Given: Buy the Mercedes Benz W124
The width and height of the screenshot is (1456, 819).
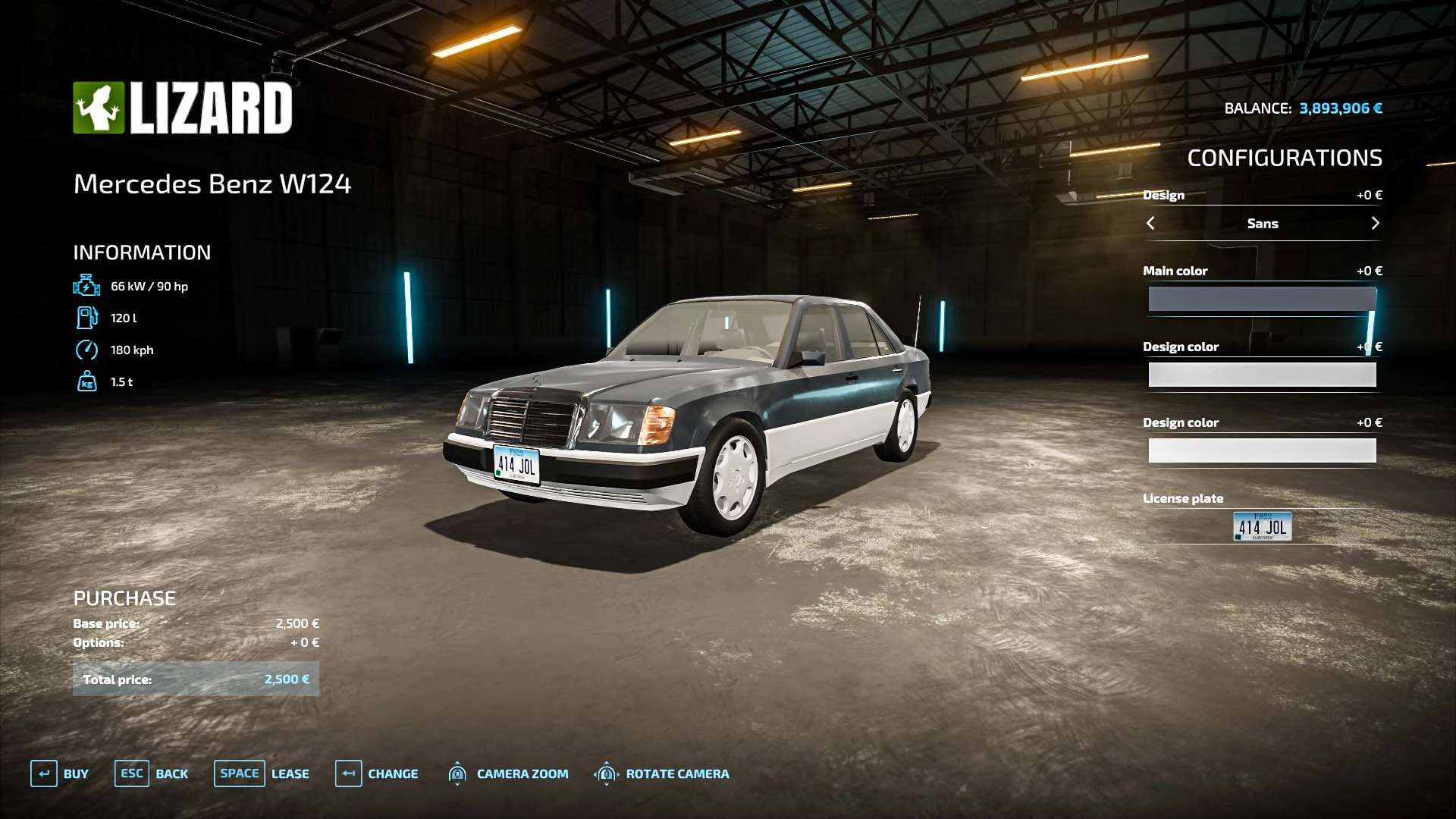Looking at the screenshot, I should pyautogui.click(x=60, y=773).
